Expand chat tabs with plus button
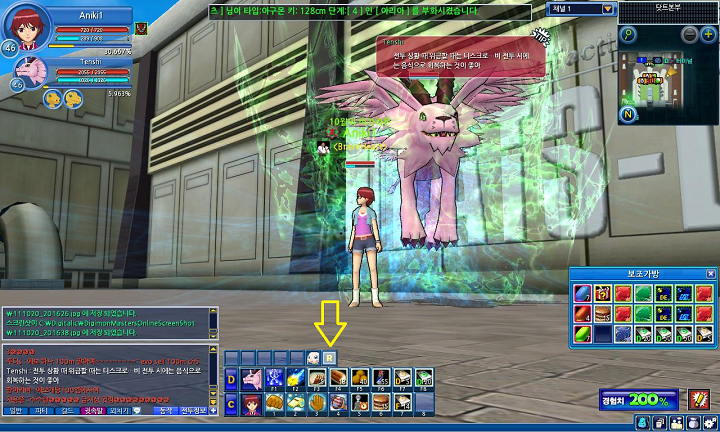The height and width of the screenshot is (432, 720). click(213, 410)
